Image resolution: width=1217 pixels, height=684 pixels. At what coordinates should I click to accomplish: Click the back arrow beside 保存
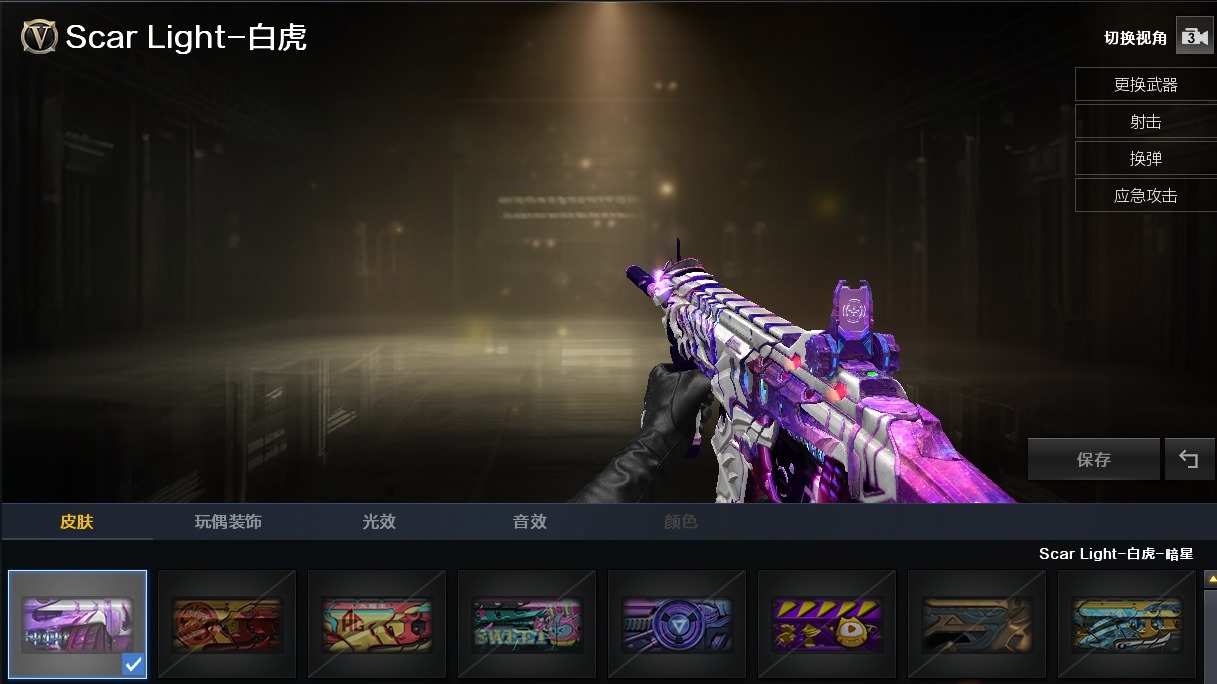pos(1188,460)
